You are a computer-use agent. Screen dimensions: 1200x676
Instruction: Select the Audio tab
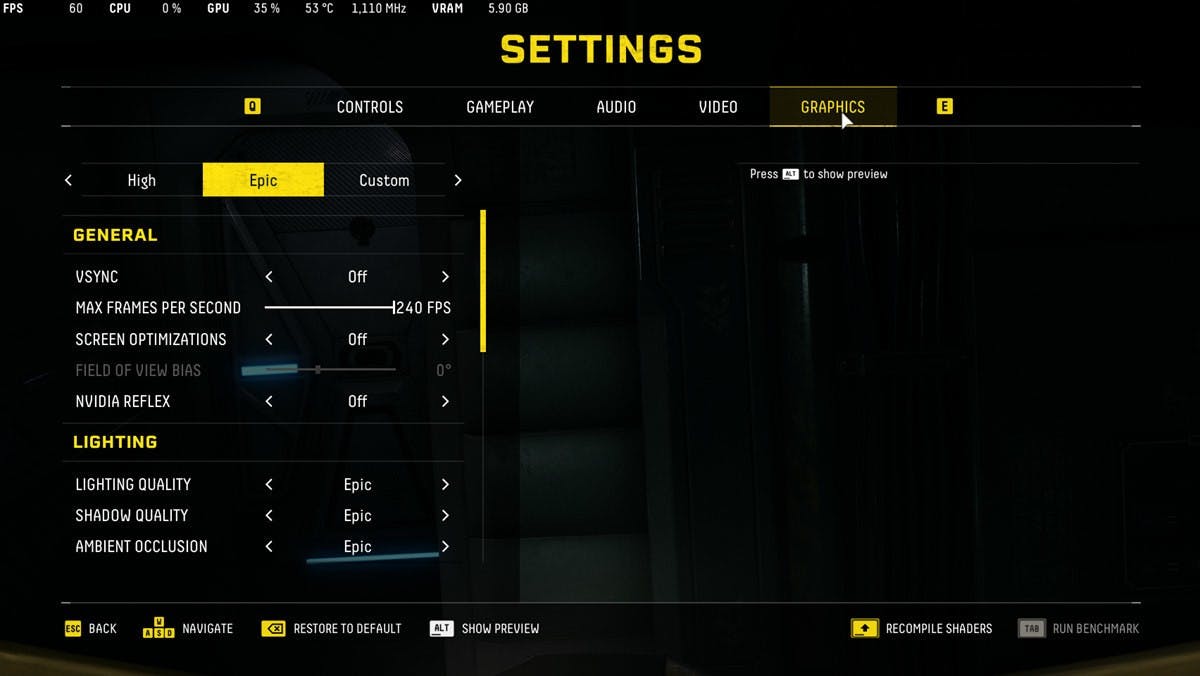pos(616,107)
